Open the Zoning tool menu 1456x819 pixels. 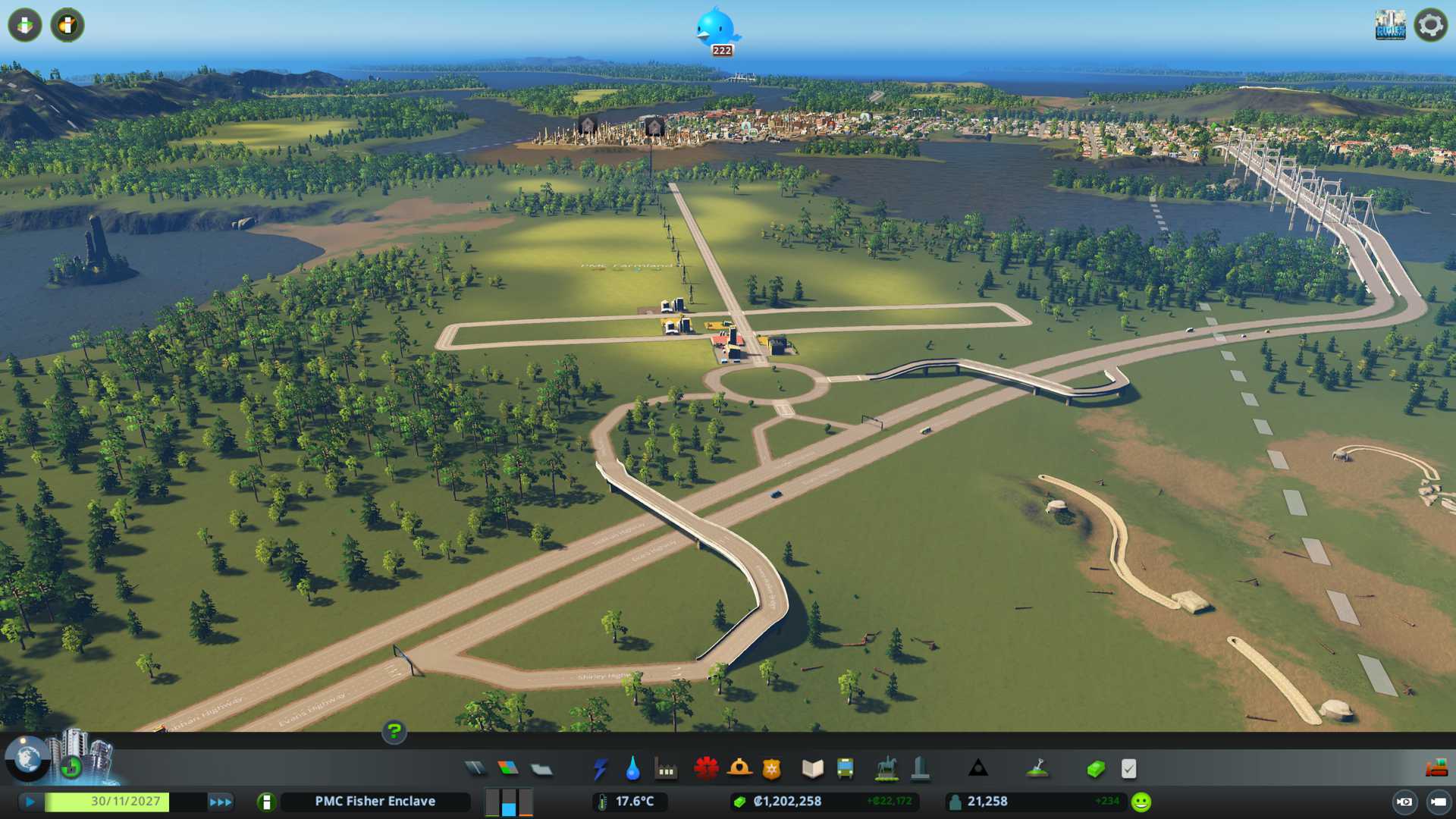tap(508, 769)
